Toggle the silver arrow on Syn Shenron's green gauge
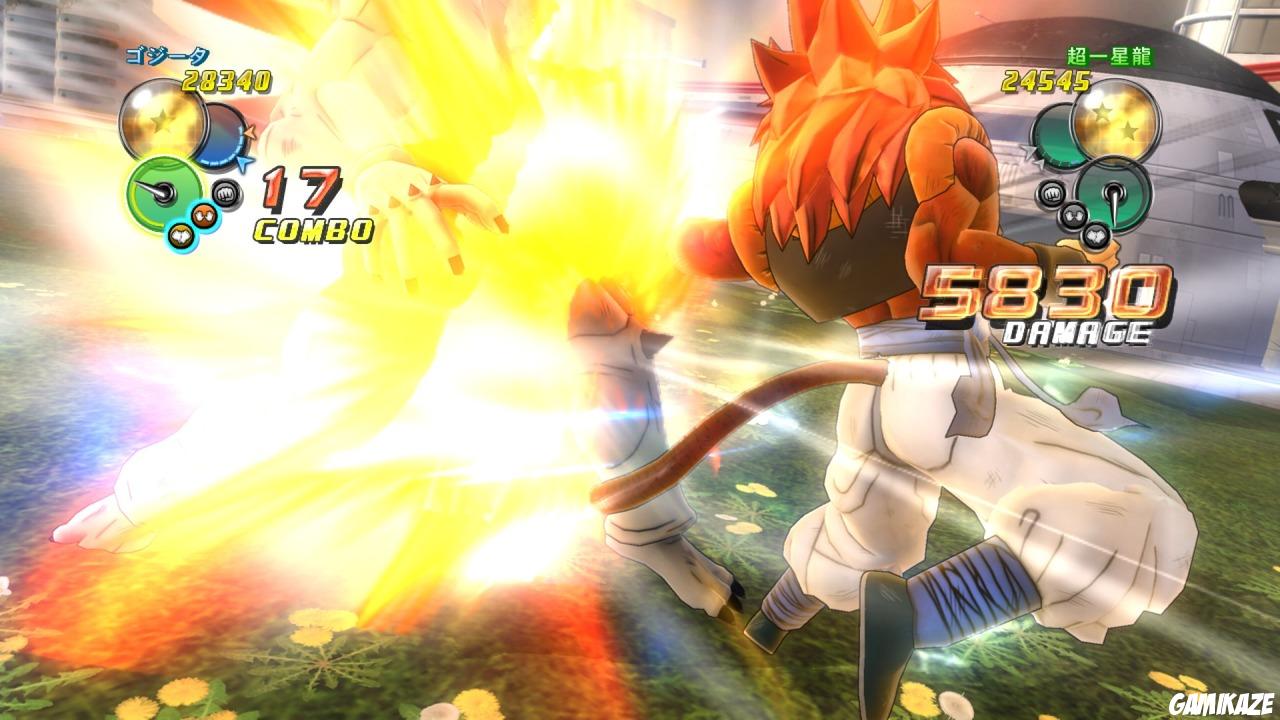The height and width of the screenshot is (720, 1280). tap(1027, 153)
